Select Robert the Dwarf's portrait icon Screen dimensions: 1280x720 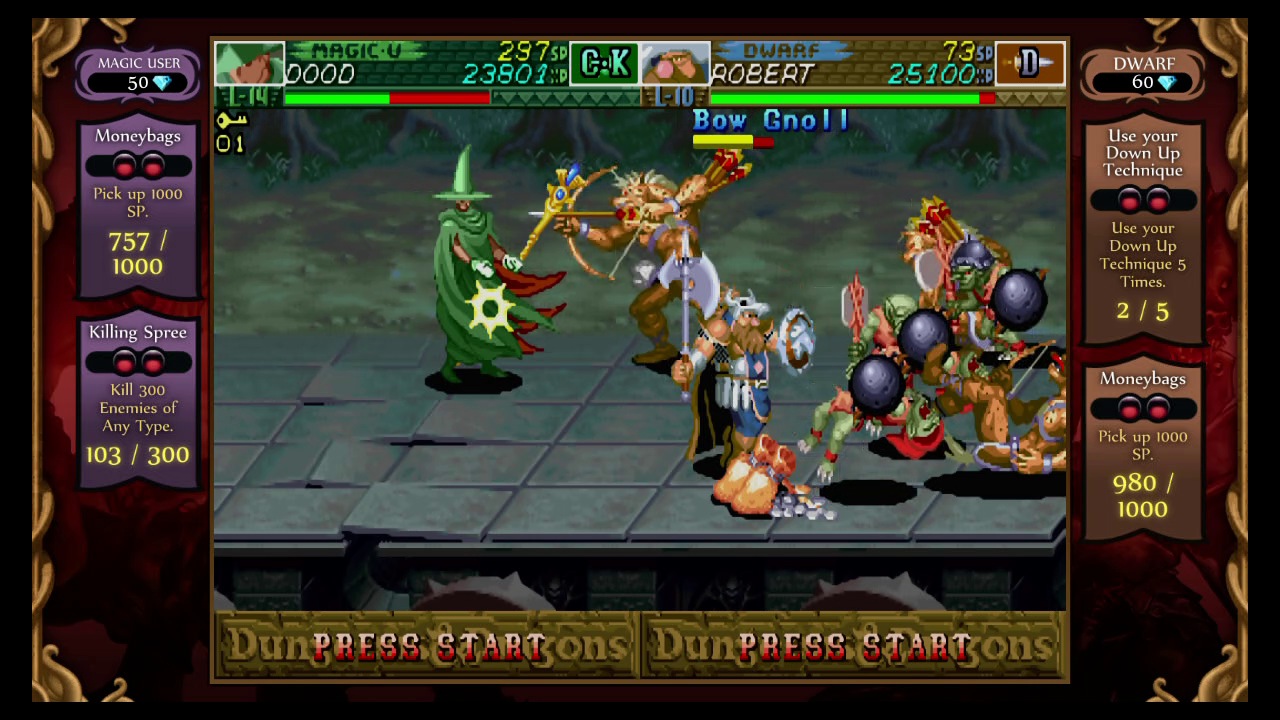[x=676, y=63]
